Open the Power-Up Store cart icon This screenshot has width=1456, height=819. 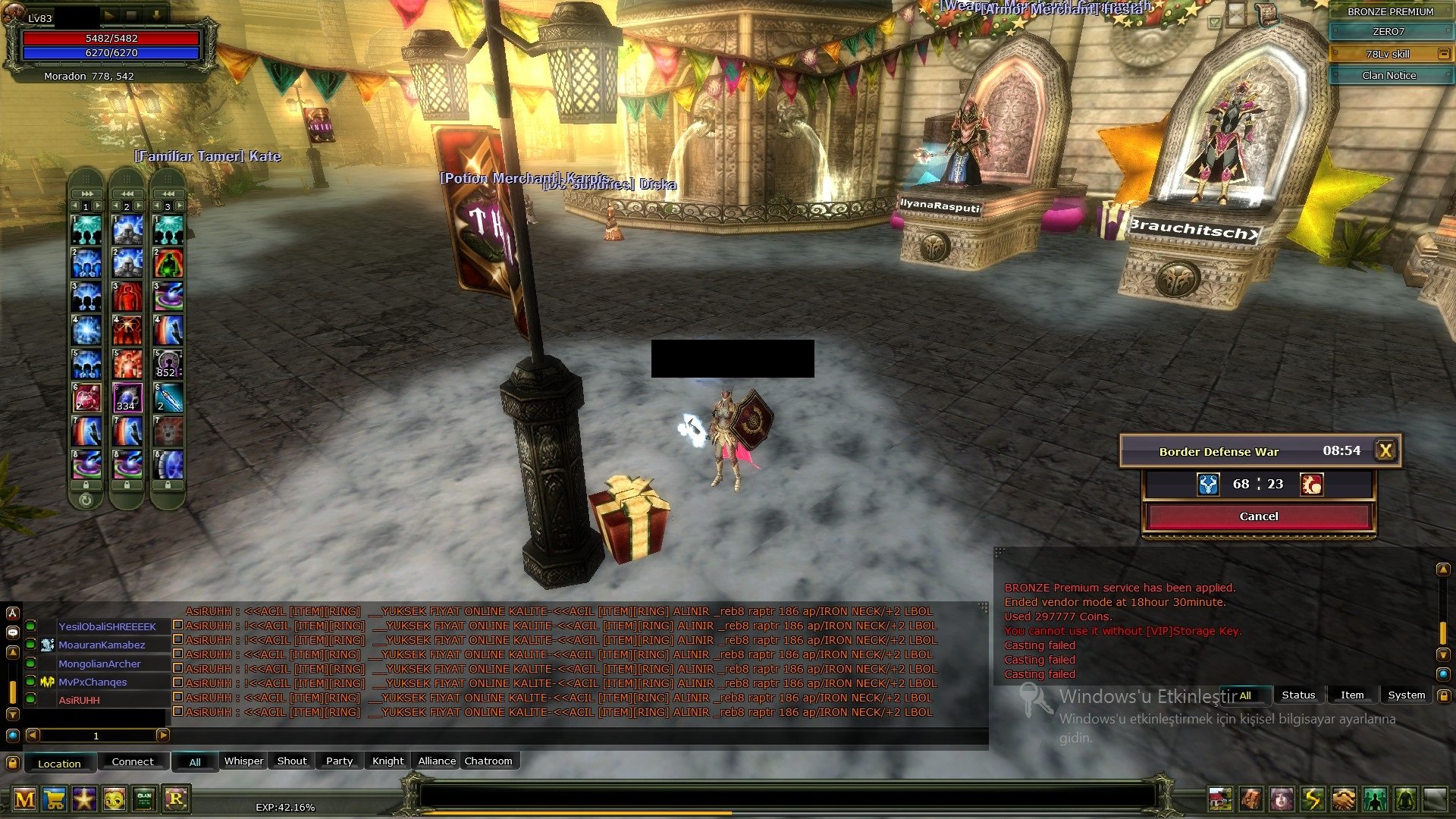(x=53, y=800)
